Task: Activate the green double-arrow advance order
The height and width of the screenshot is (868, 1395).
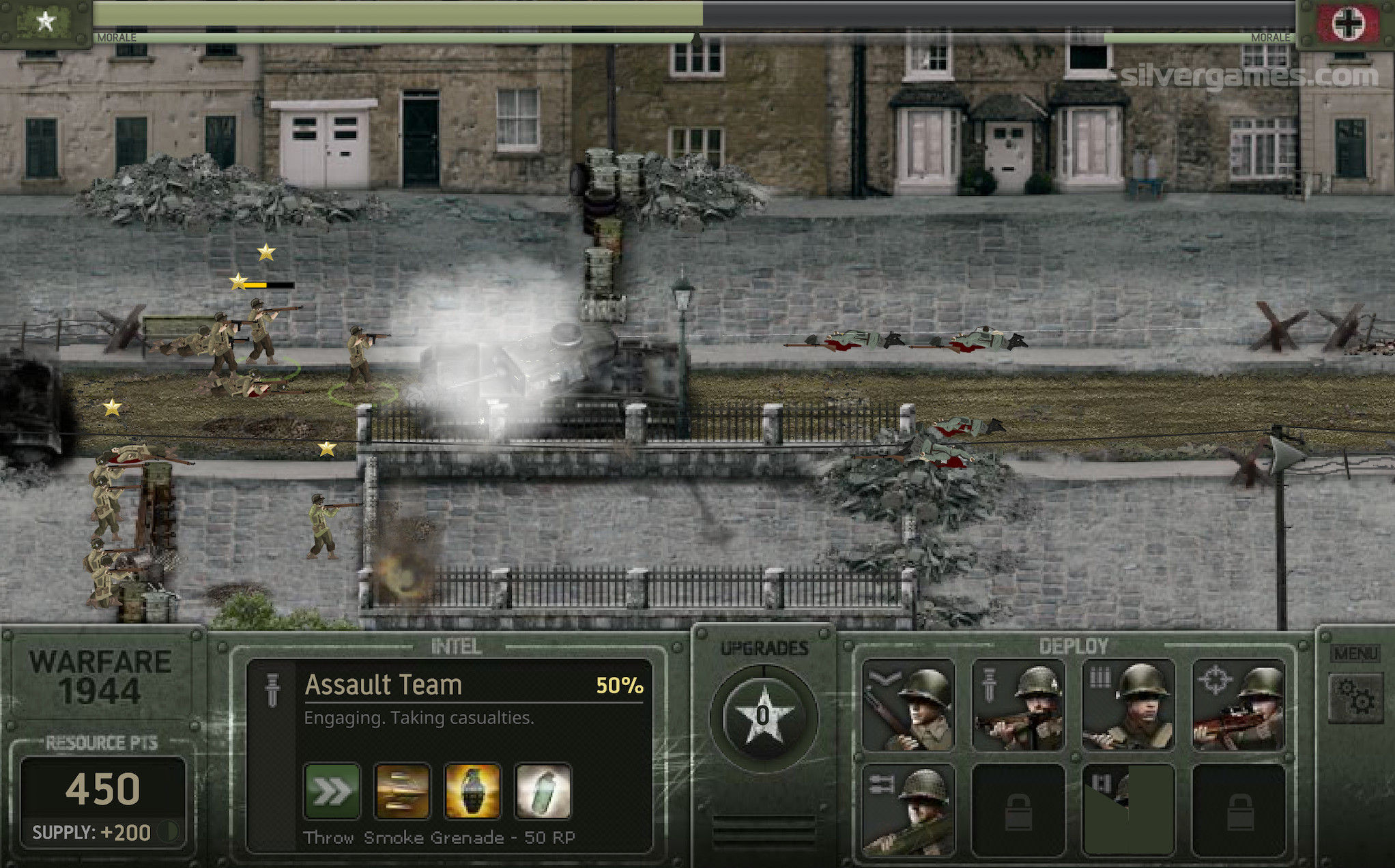Action: pyautogui.click(x=332, y=791)
